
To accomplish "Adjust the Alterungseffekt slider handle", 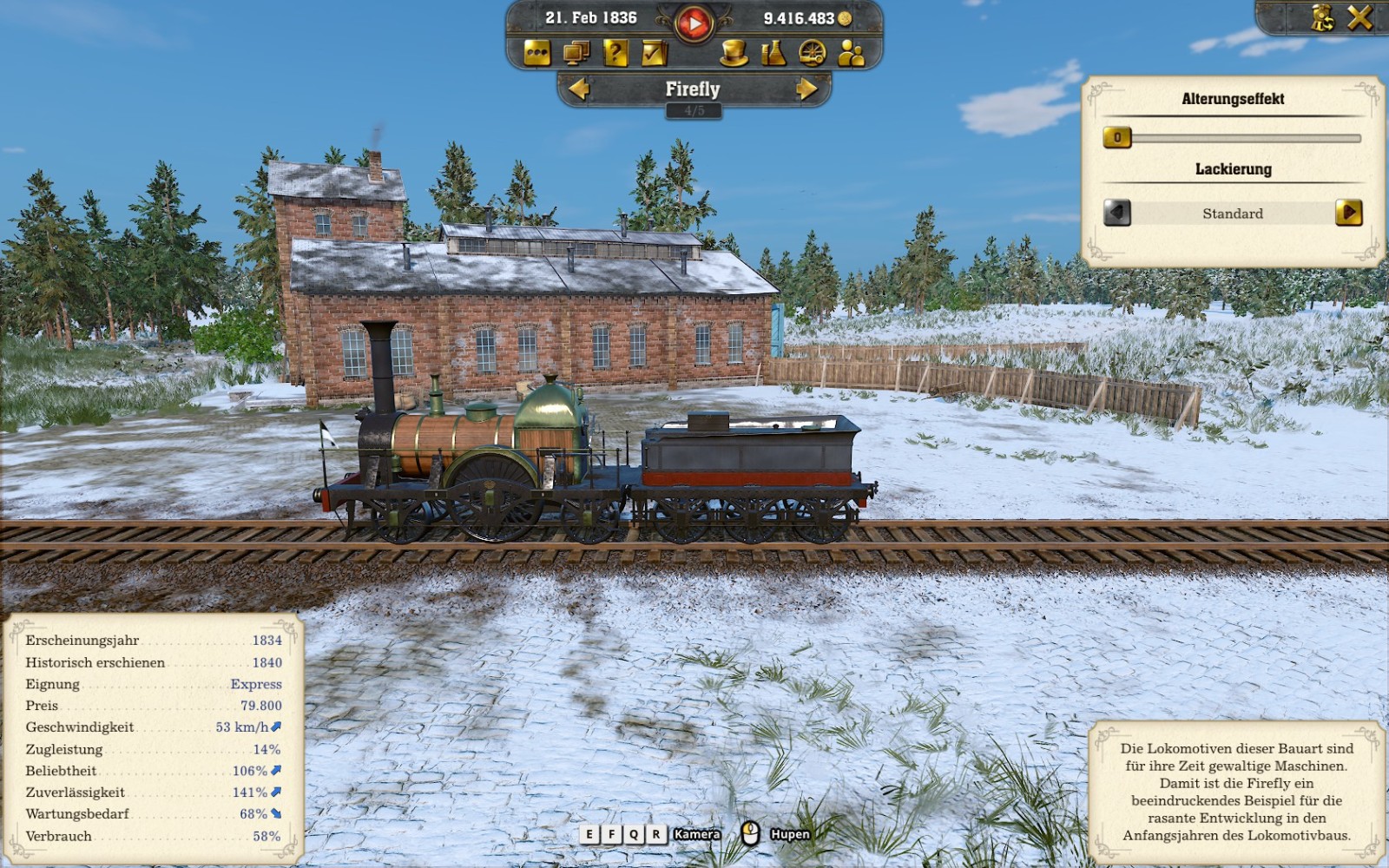I will pyautogui.click(x=1117, y=137).
